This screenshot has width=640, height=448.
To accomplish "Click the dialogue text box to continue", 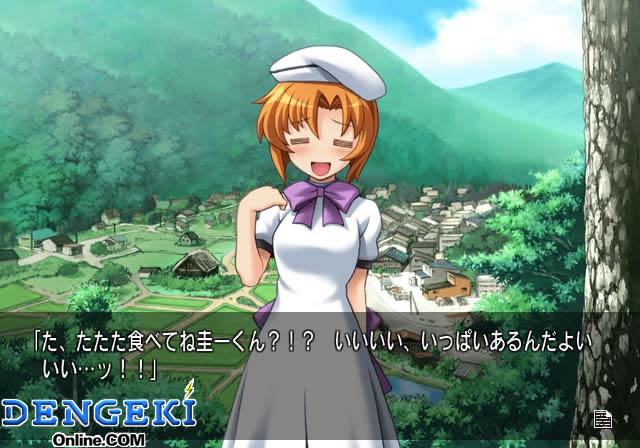I will tap(320, 357).
